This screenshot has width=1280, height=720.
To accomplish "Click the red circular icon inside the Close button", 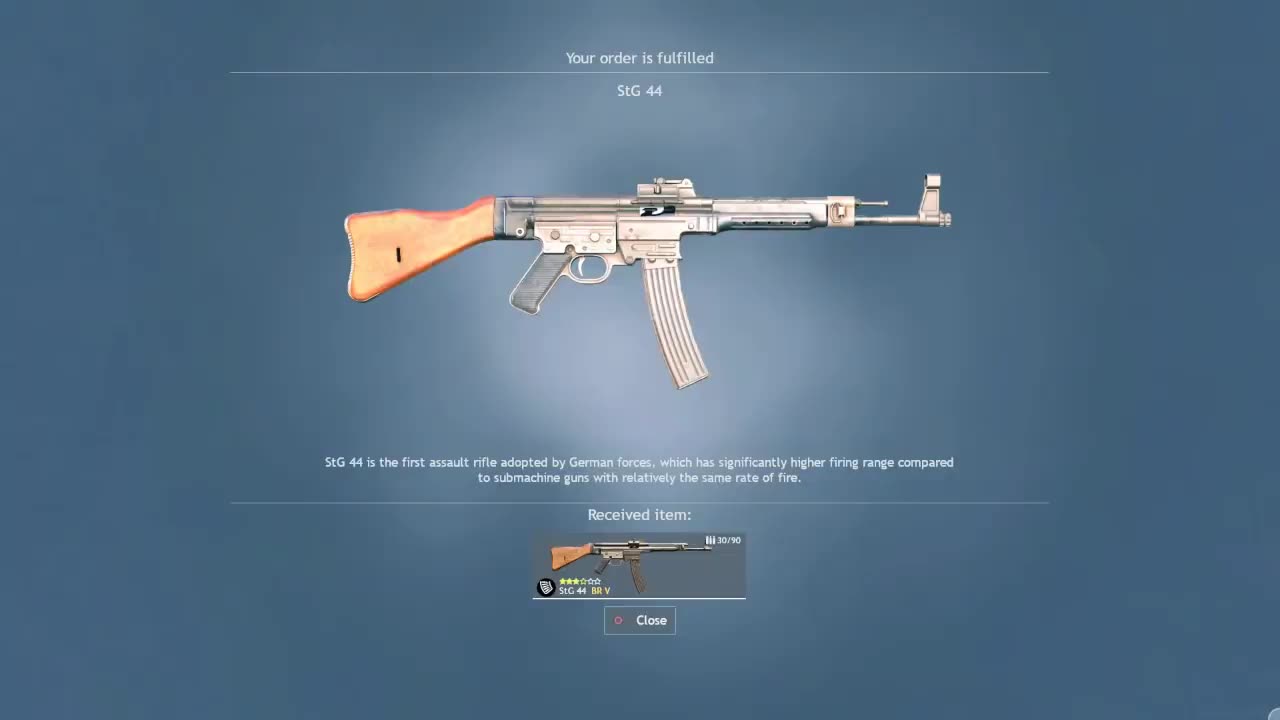I will click(618, 620).
